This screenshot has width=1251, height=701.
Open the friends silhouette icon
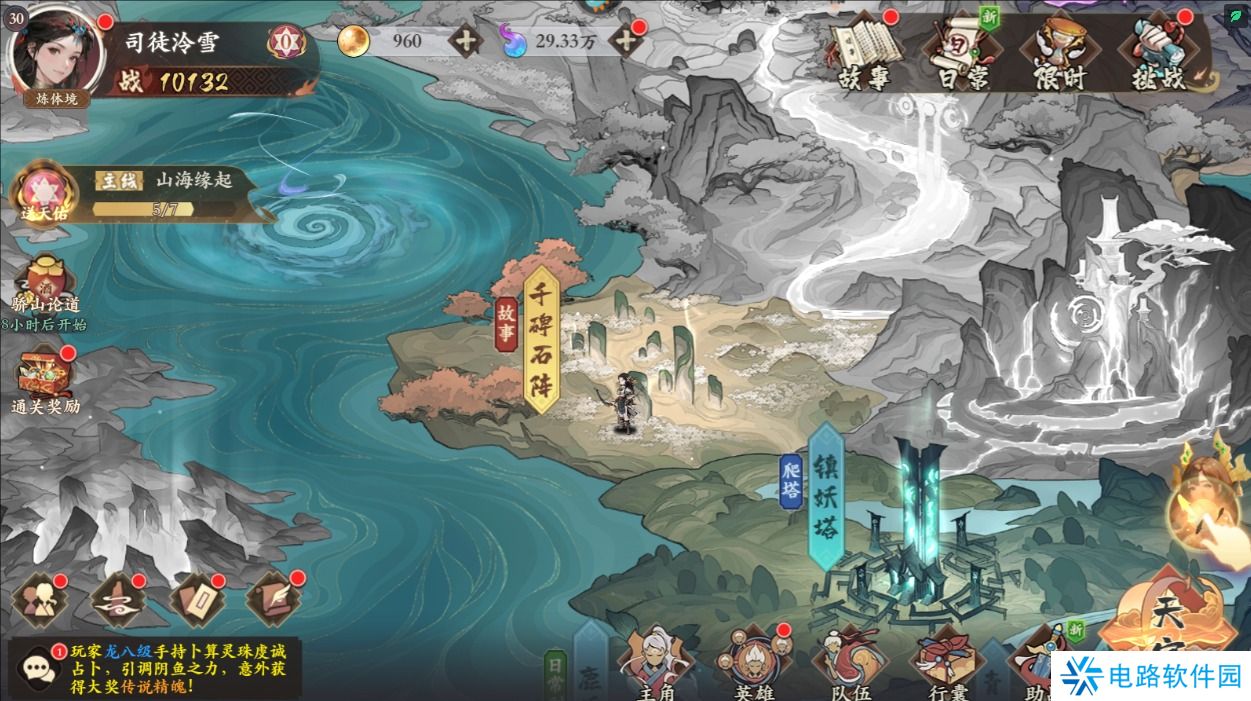[39, 600]
